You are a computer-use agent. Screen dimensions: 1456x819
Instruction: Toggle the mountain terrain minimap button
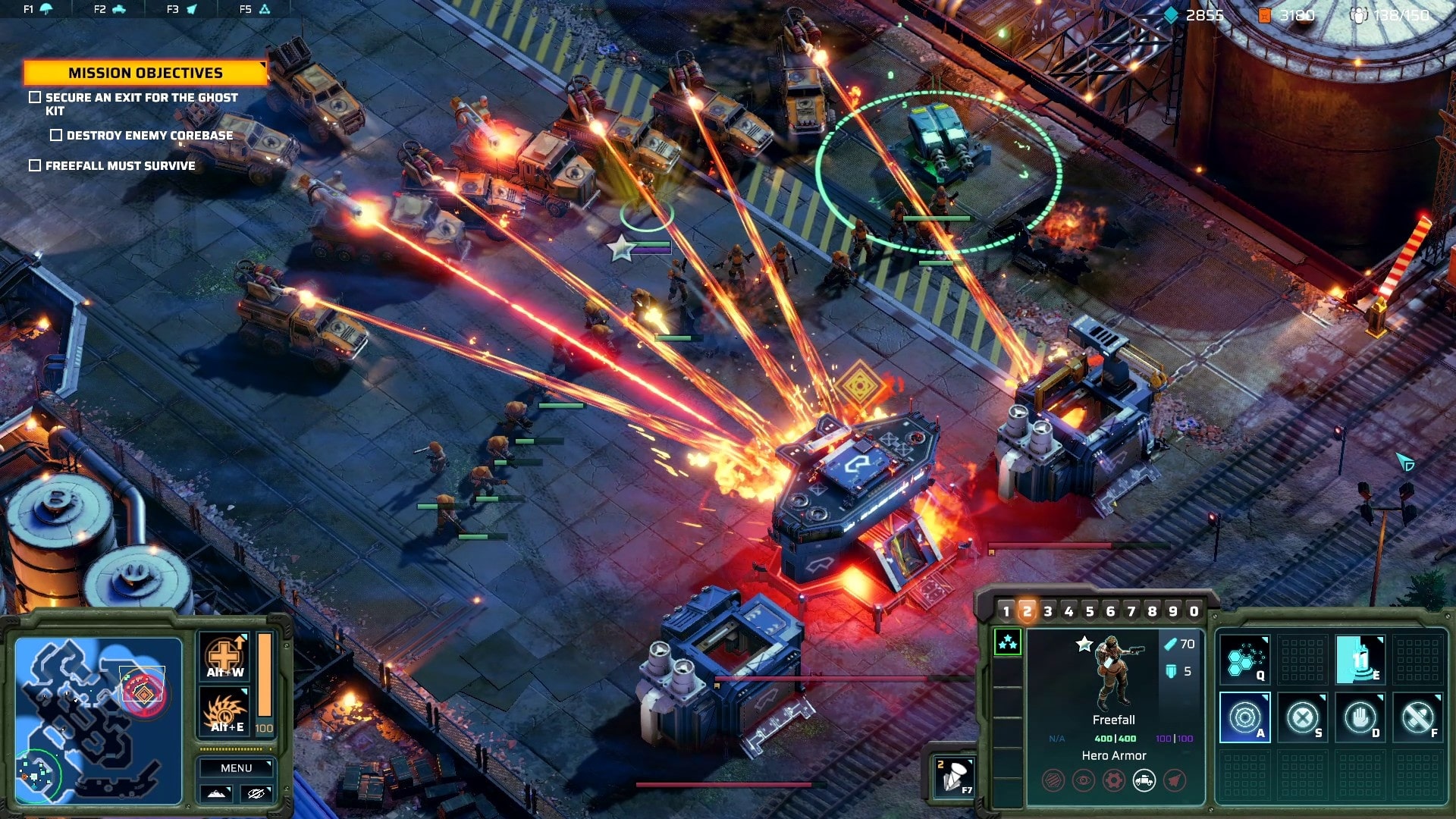[x=216, y=793]
